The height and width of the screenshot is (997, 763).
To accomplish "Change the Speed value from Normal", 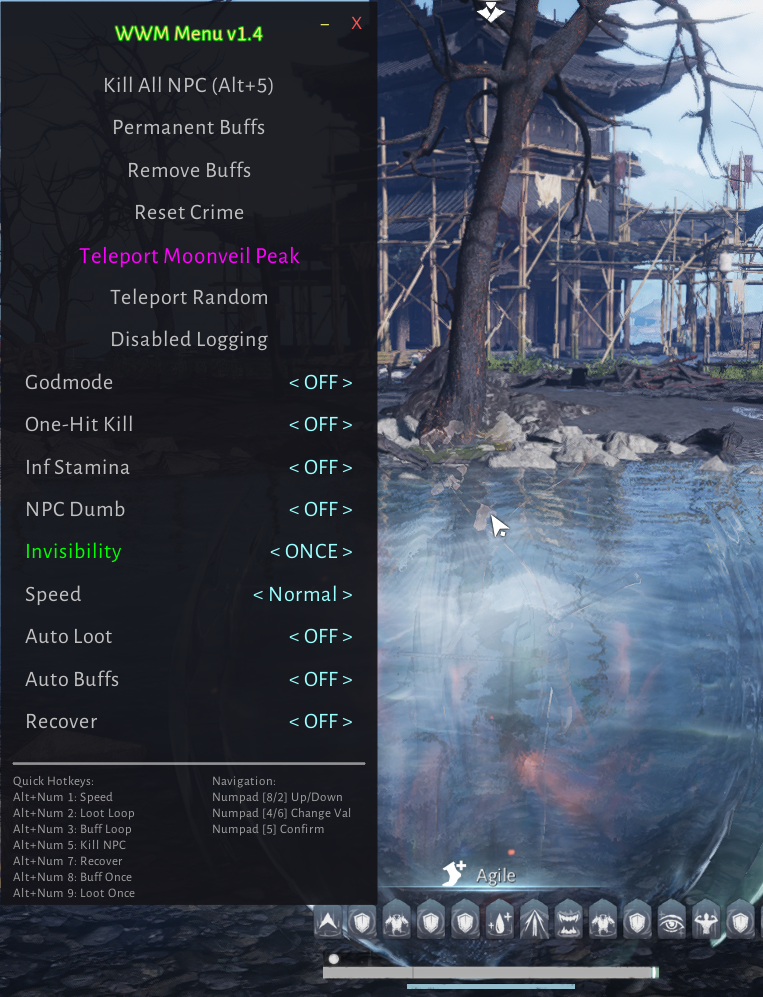I will (302, 595).
